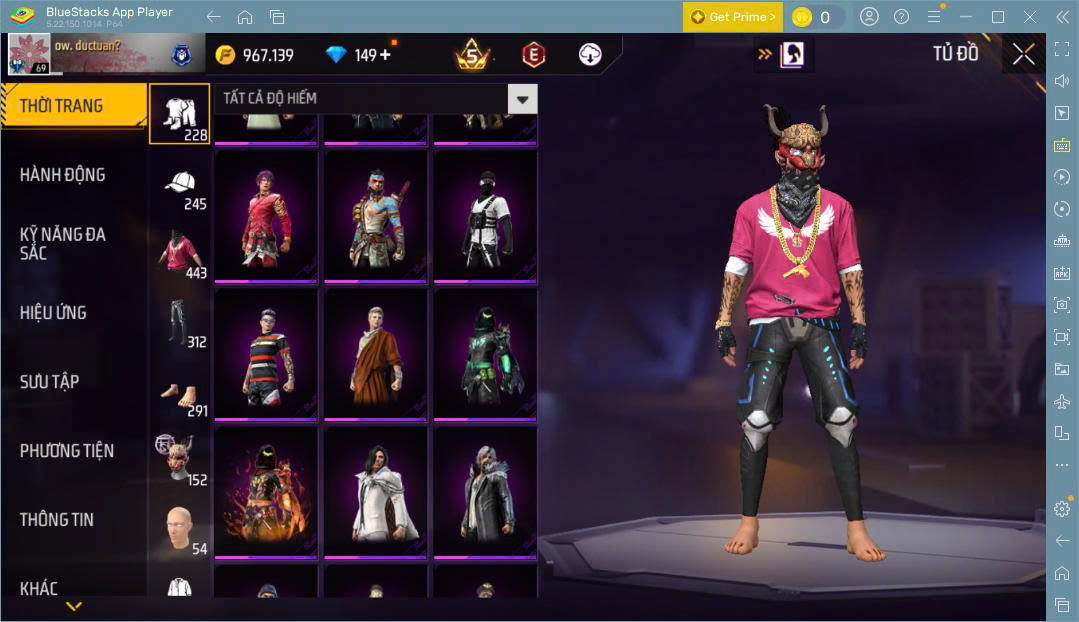Select the bald head face subcategory
Screen dimensions: 1079x622
pos(180,528)
